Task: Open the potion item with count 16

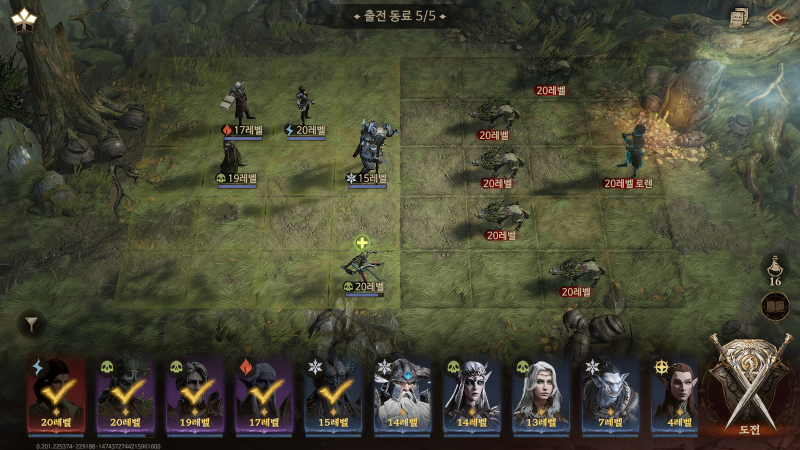Action: pyautogui.click(x=774, y=270)
